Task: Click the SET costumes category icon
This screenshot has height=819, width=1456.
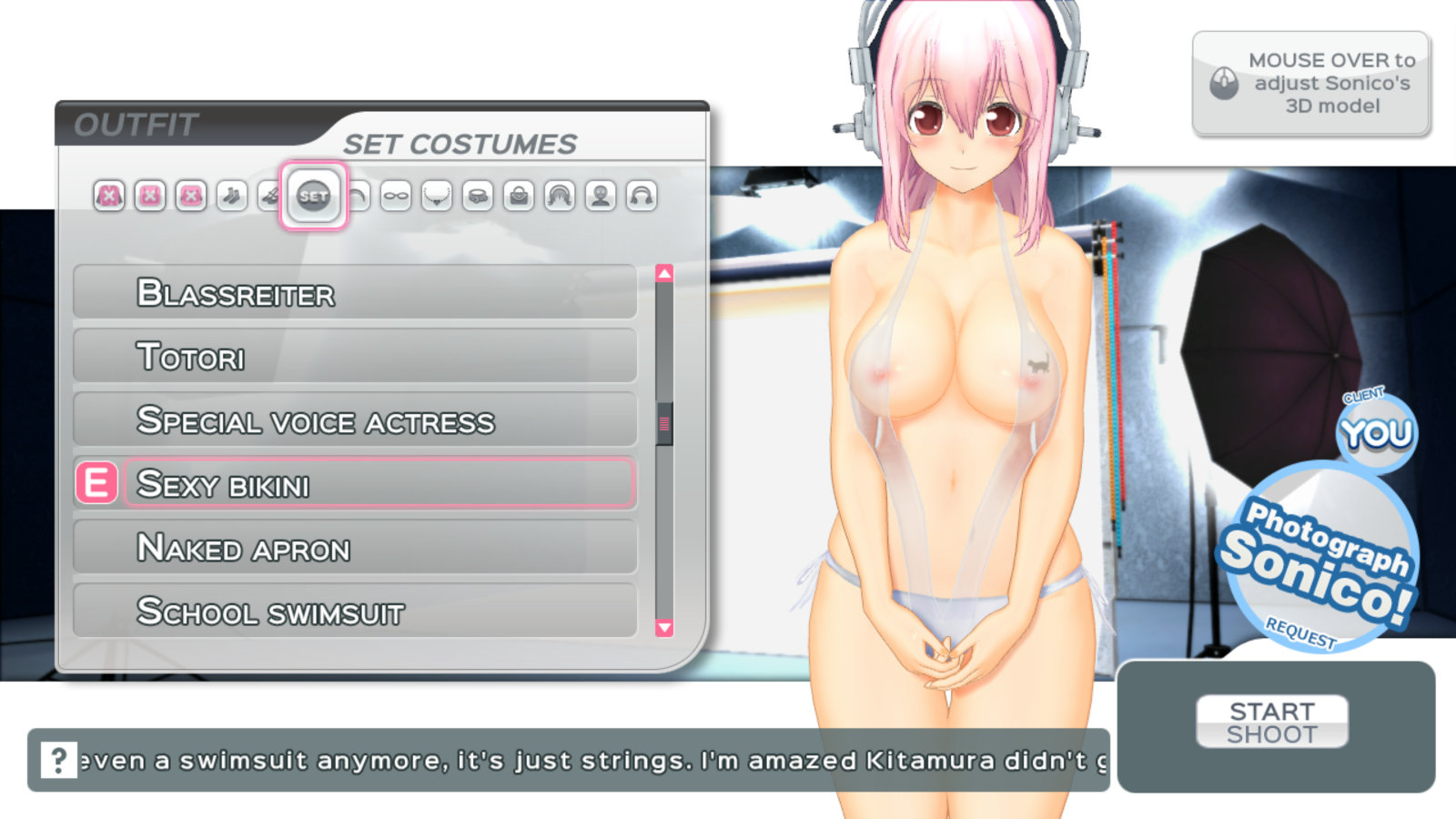Action: click(316, 196)
